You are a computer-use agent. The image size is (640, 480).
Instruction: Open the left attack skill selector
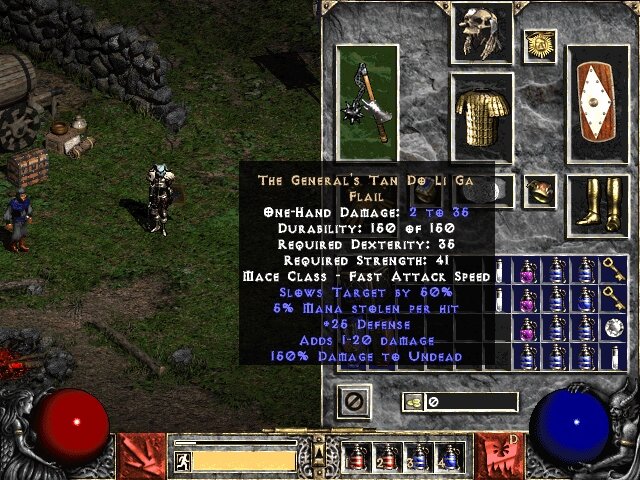tap(142, 454)
